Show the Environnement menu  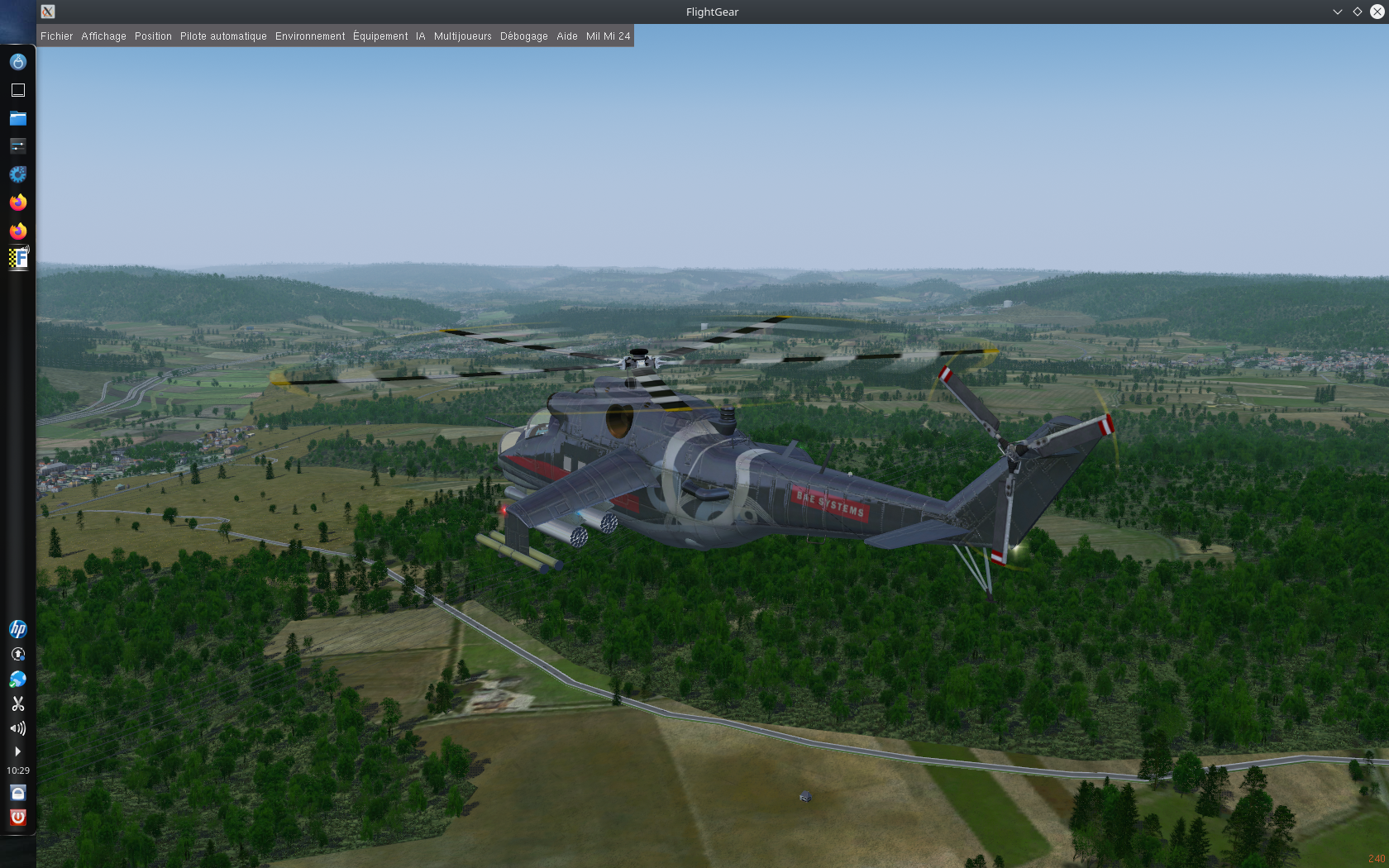tap(310, 36)
